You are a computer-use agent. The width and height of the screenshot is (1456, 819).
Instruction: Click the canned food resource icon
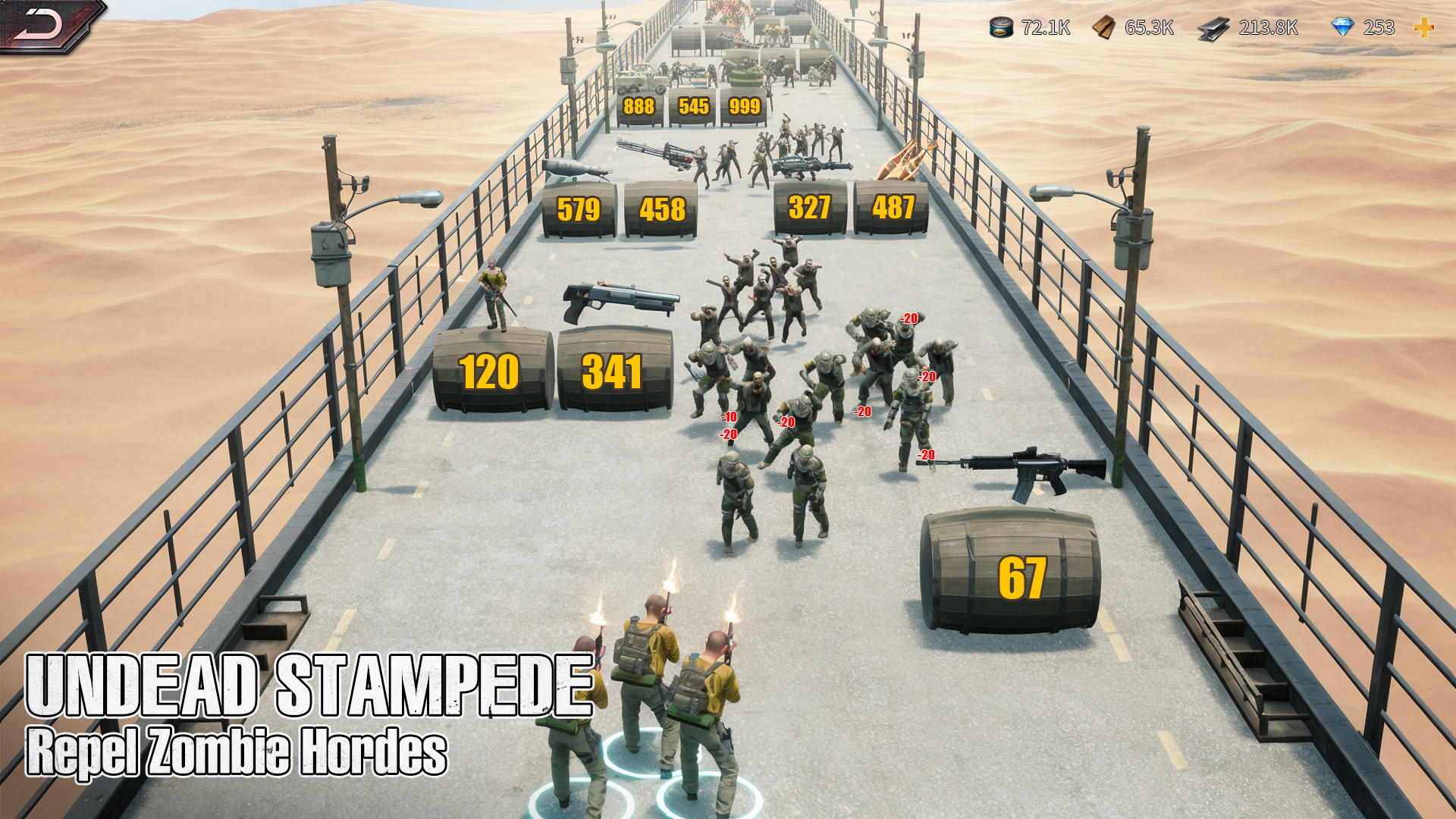(x=999, y=30)
